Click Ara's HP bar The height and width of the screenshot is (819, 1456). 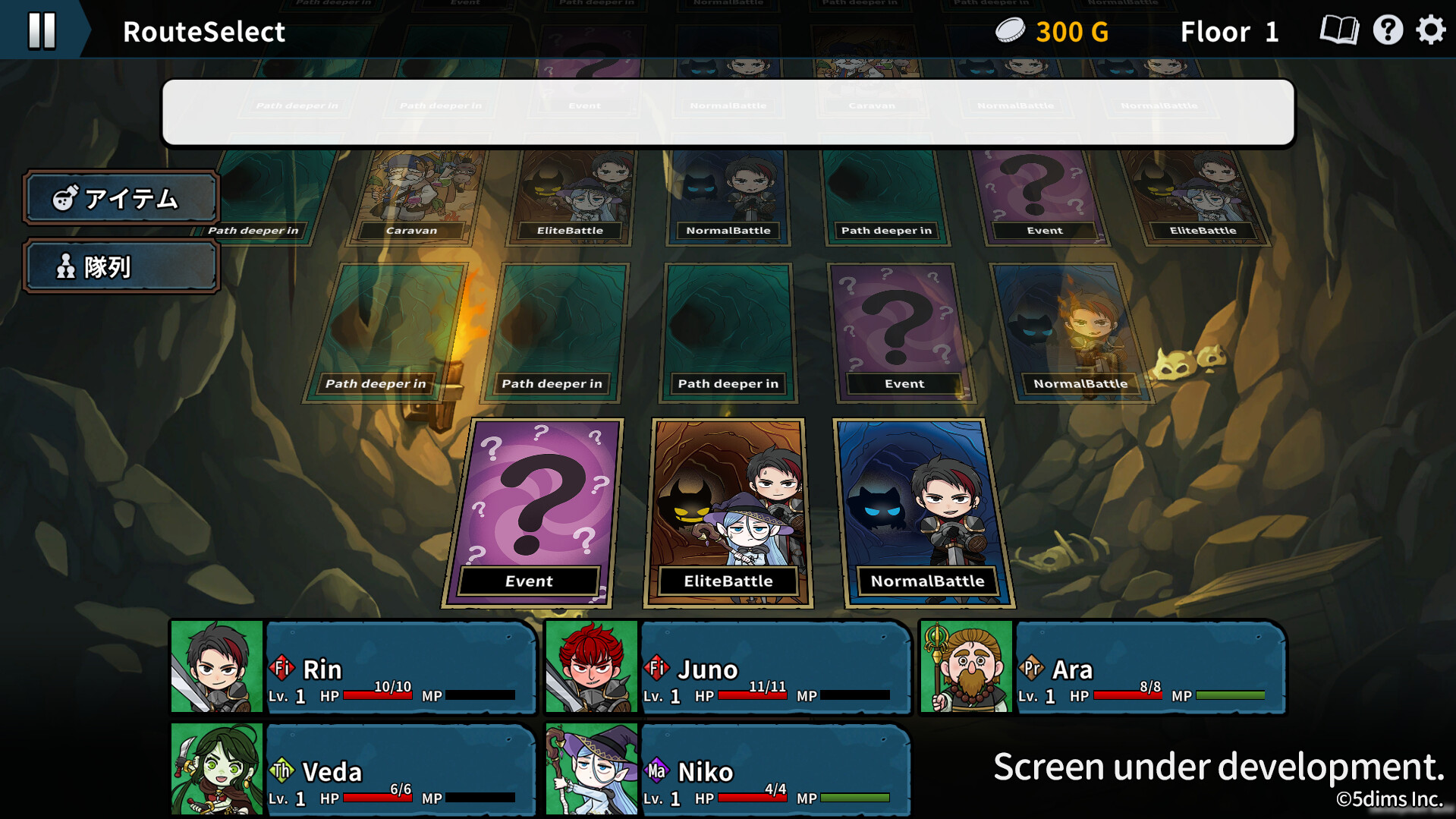tap(1128, 695)
